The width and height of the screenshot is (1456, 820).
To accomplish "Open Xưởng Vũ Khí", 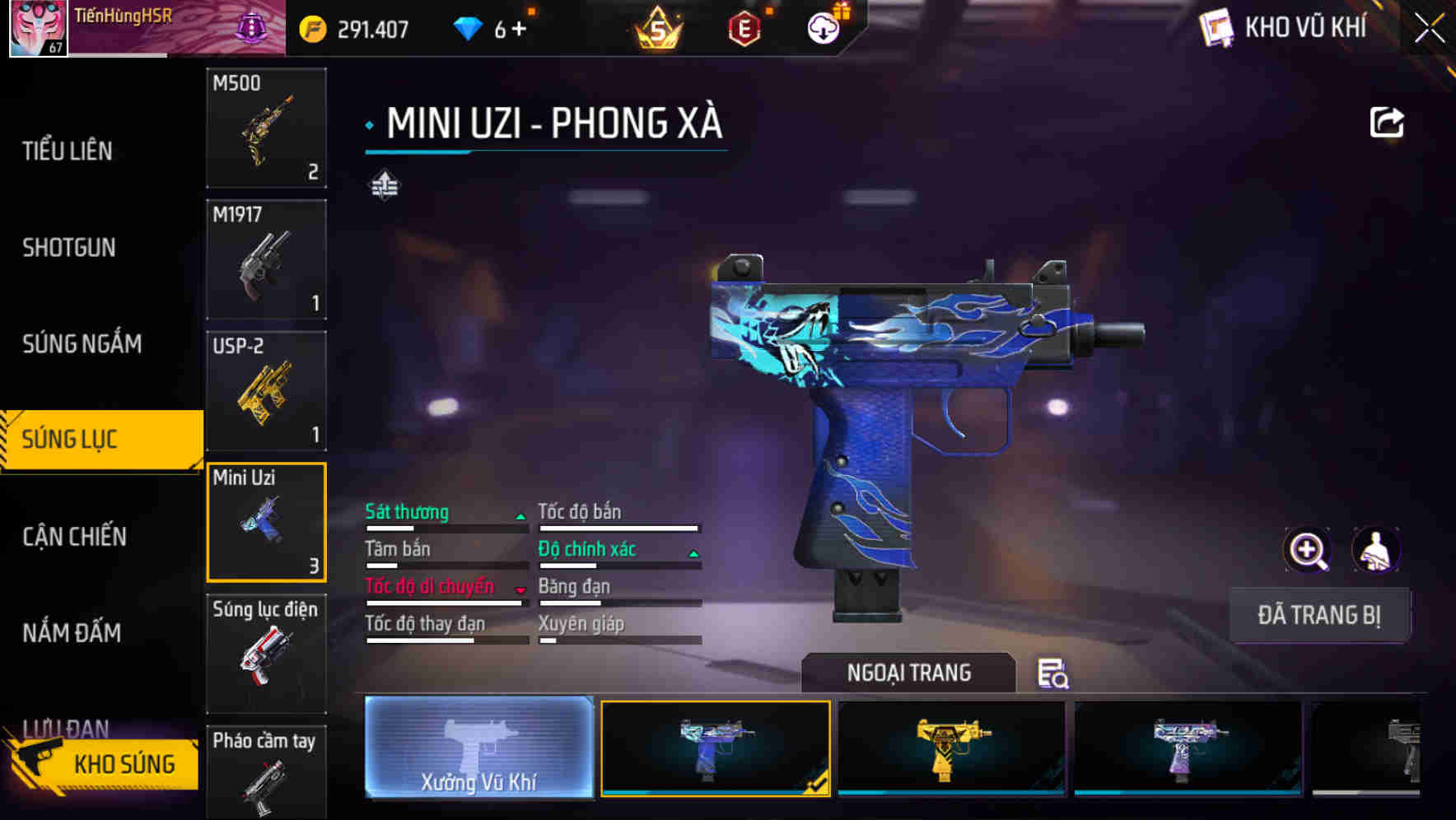I will coord(478,751).
